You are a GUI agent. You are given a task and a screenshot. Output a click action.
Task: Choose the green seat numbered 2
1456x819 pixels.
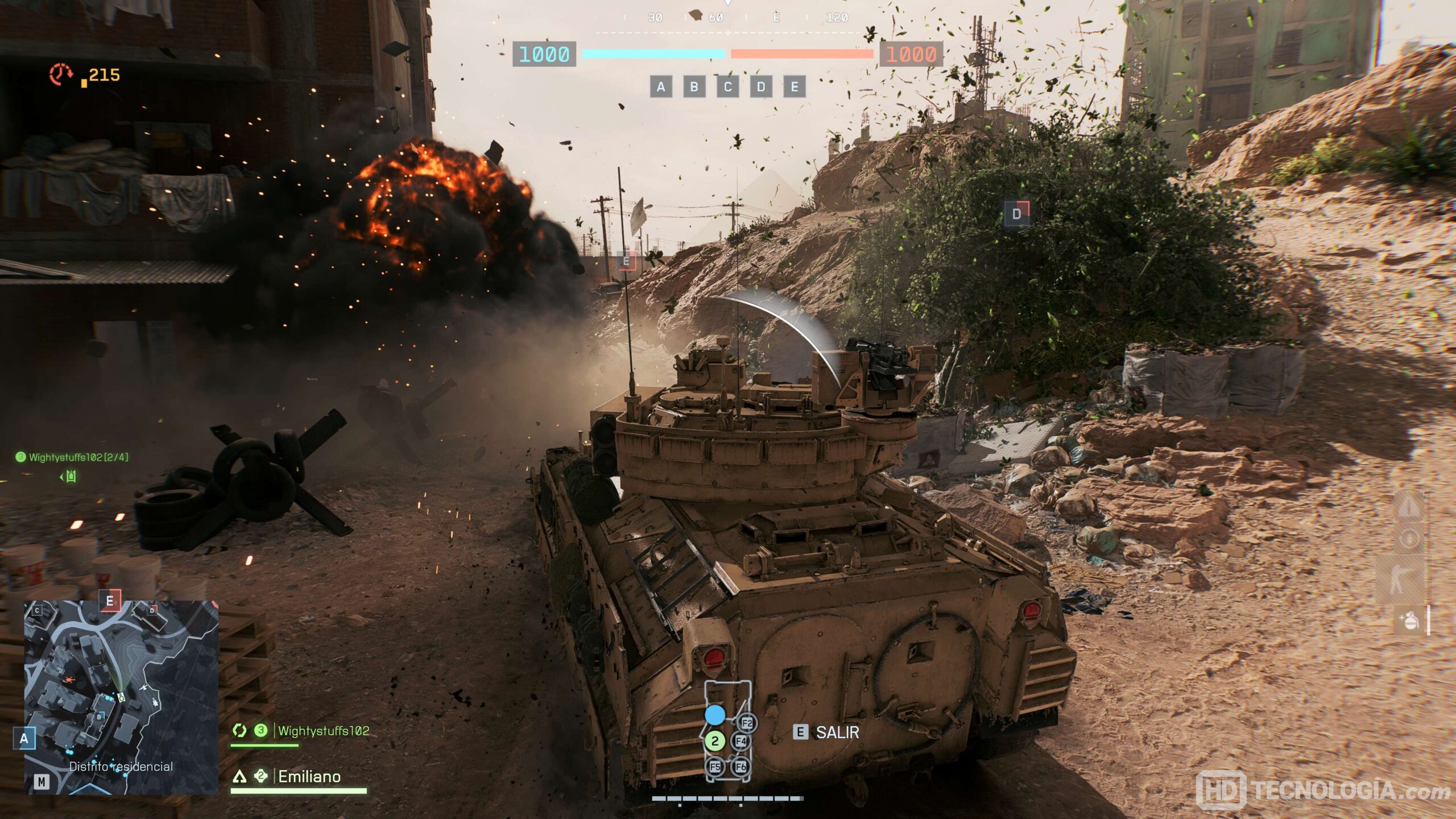point(715,741)
